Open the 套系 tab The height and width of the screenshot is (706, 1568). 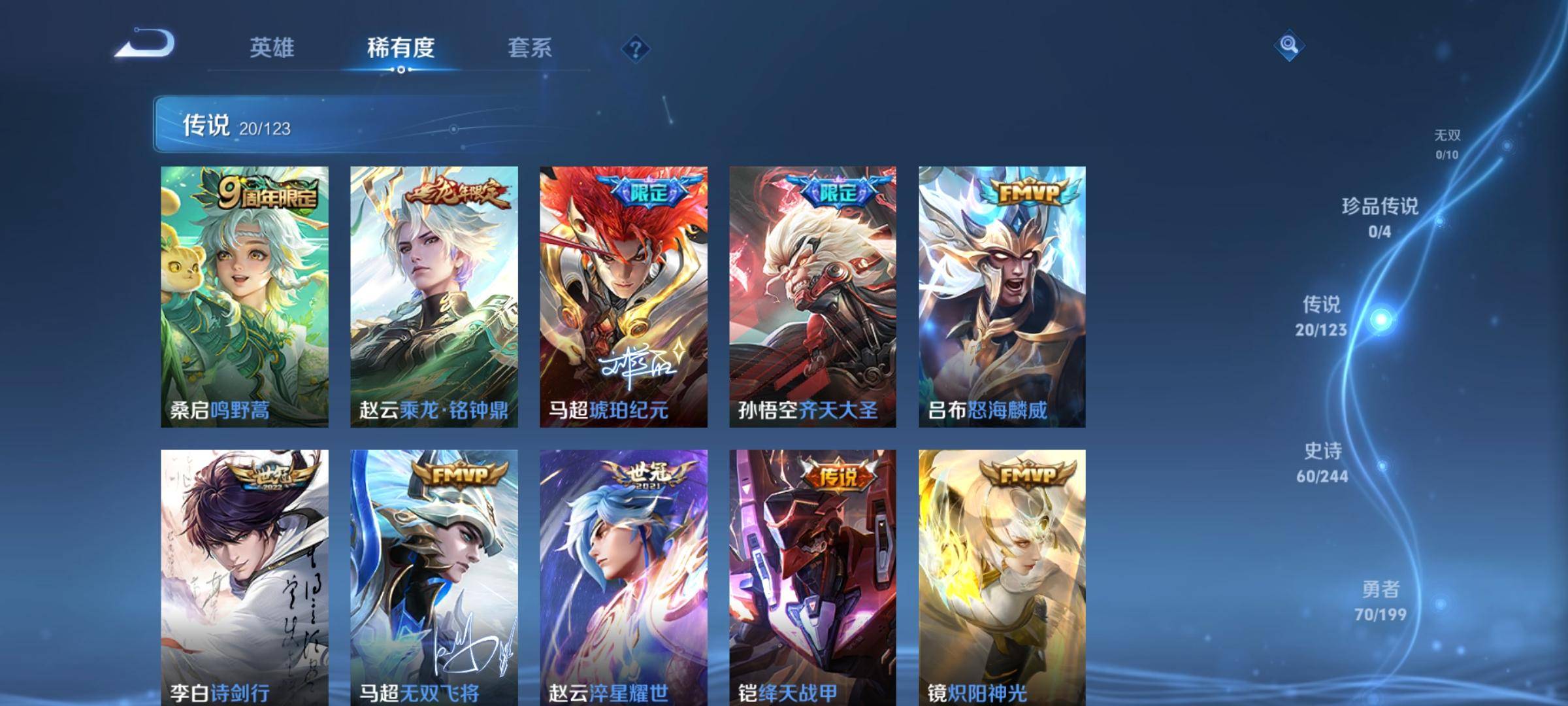[x=530, y=48]
